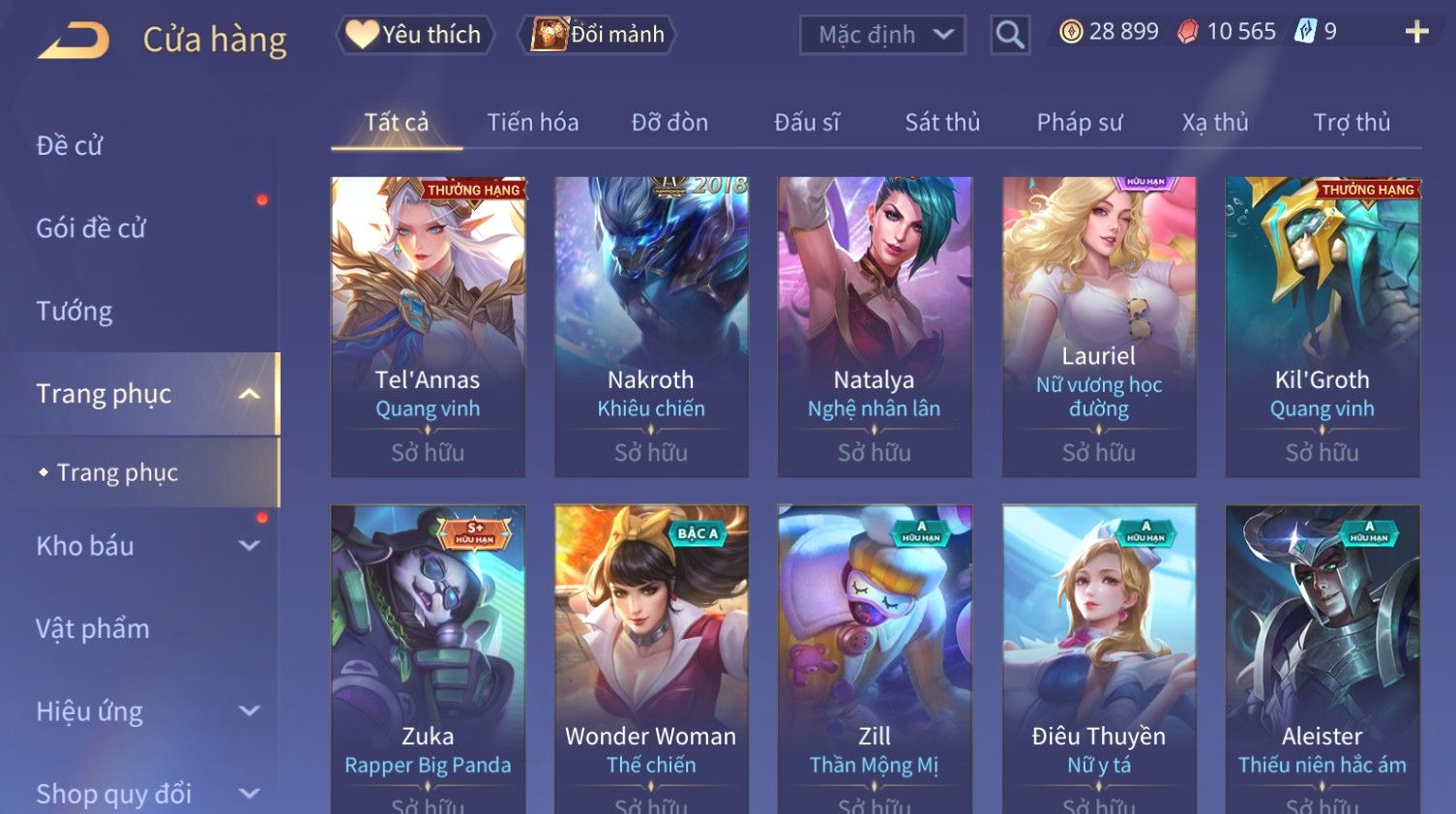Expand the Mặc định sort dropdown
Viewport: 1456px width, 814px height.
tap(882, 35)
